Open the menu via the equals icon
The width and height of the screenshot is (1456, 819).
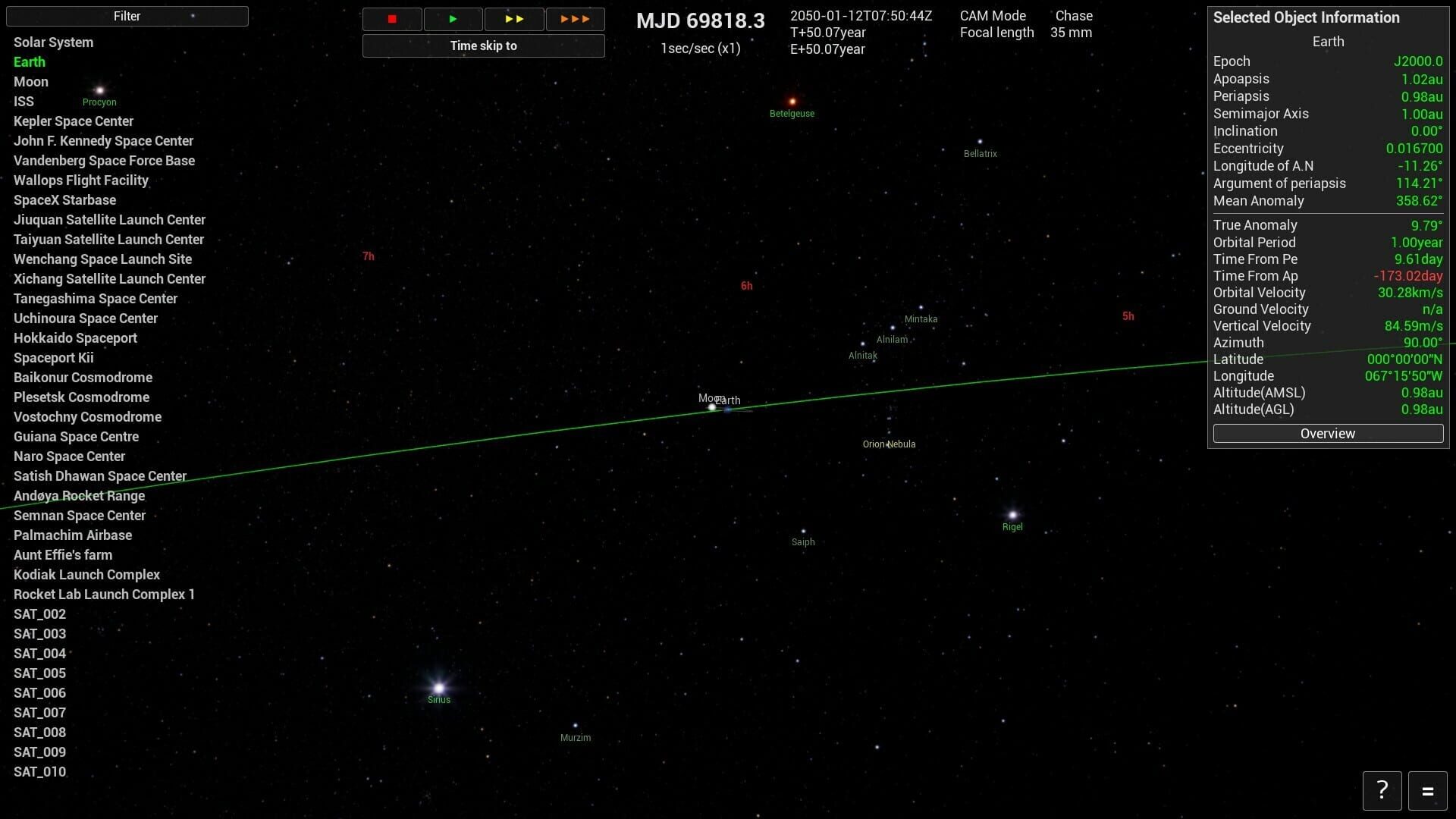[1429, 790]
